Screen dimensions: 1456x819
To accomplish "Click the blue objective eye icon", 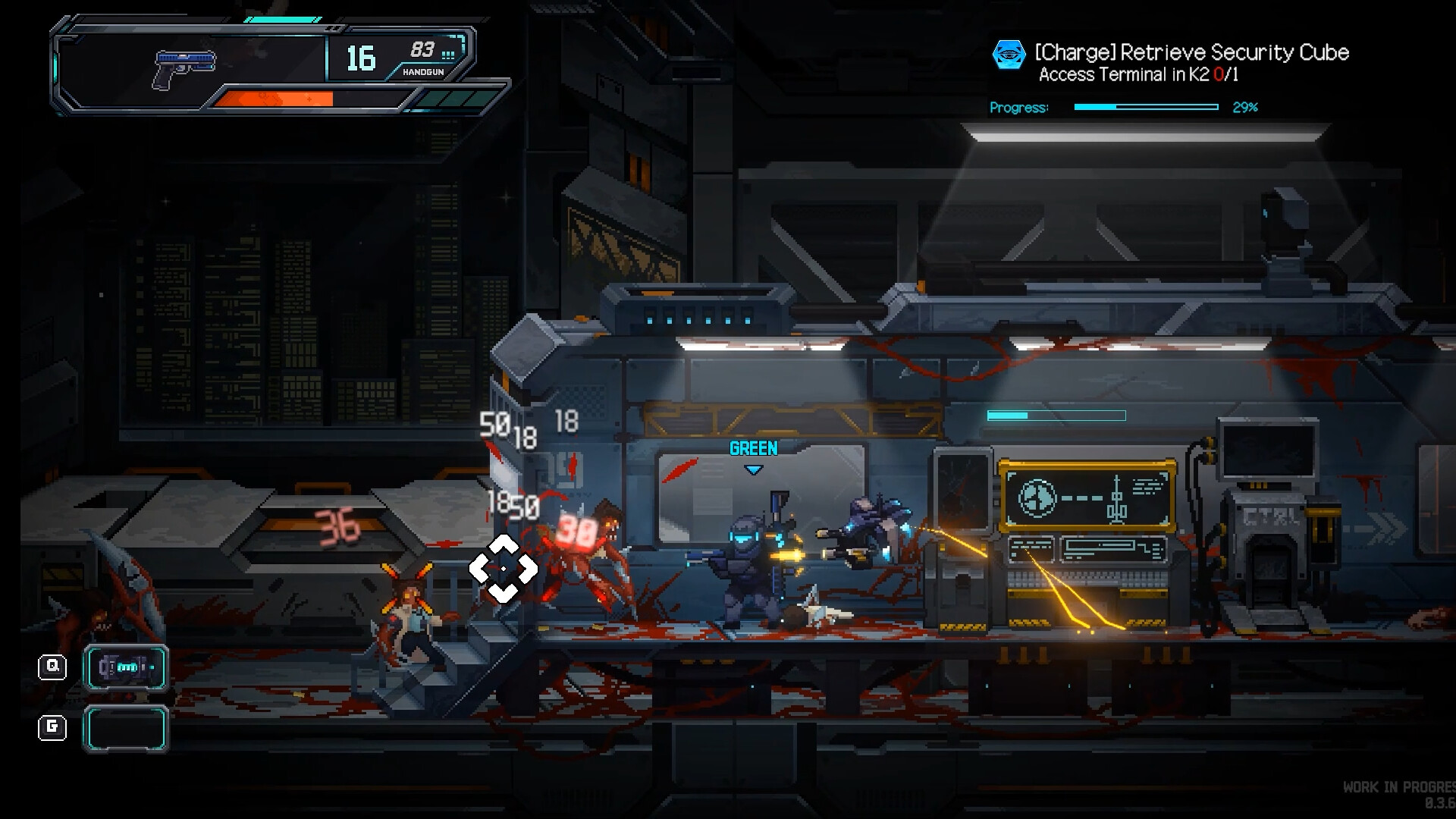I will [x=1009, y=54].
